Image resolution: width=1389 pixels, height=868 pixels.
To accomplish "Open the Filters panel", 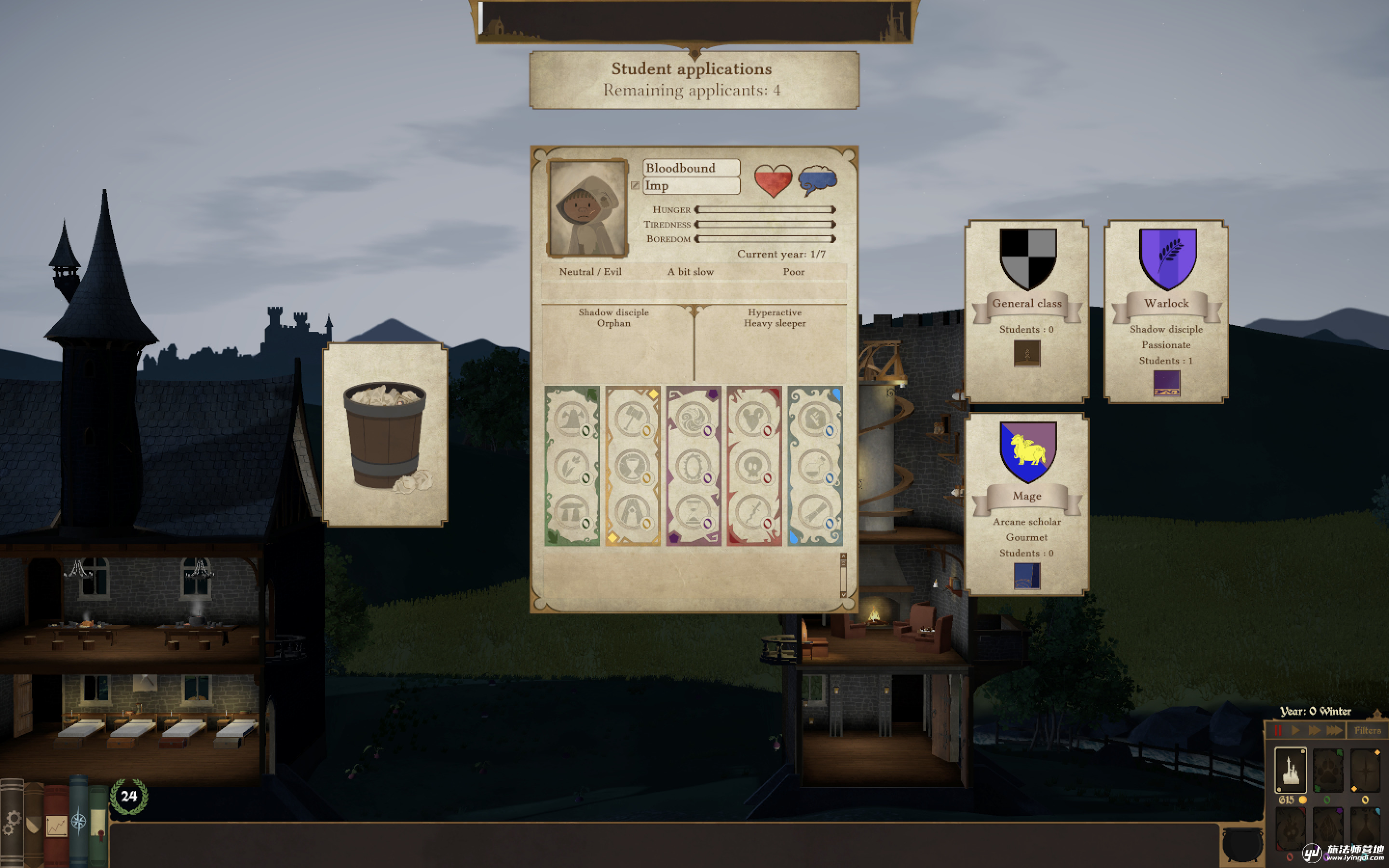I will pos(1367,730).
